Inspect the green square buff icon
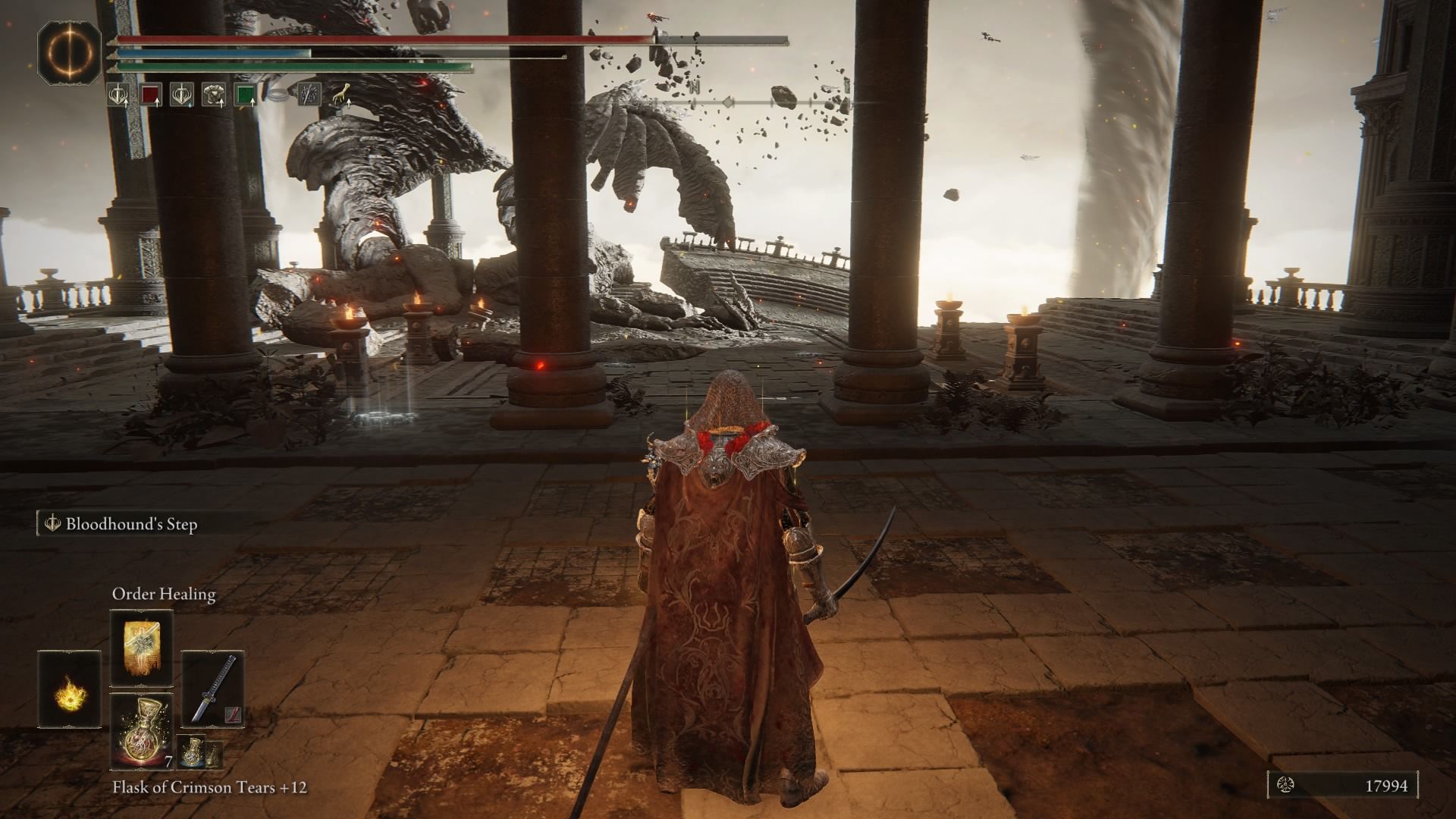The width and height of the screenshot is (1456, 819). [244, 95]
